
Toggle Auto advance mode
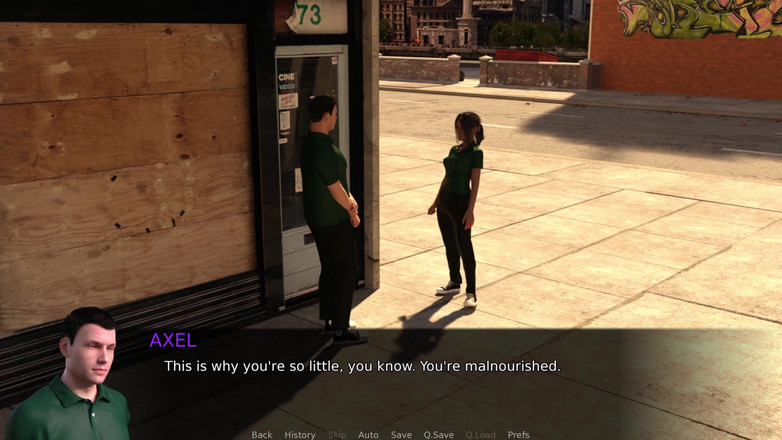pyautogui.click(x=368, y=435)
